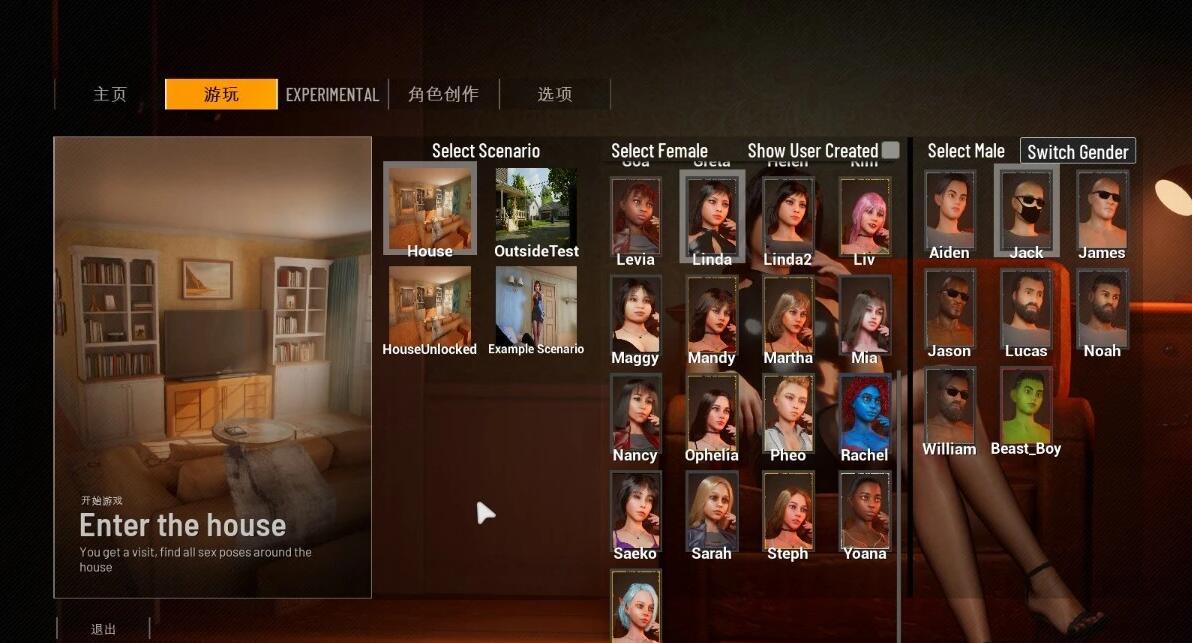Viewport: 1192px width, 643px height.
Task: Switch to the 主页 home tab
Action: [110, 94]
